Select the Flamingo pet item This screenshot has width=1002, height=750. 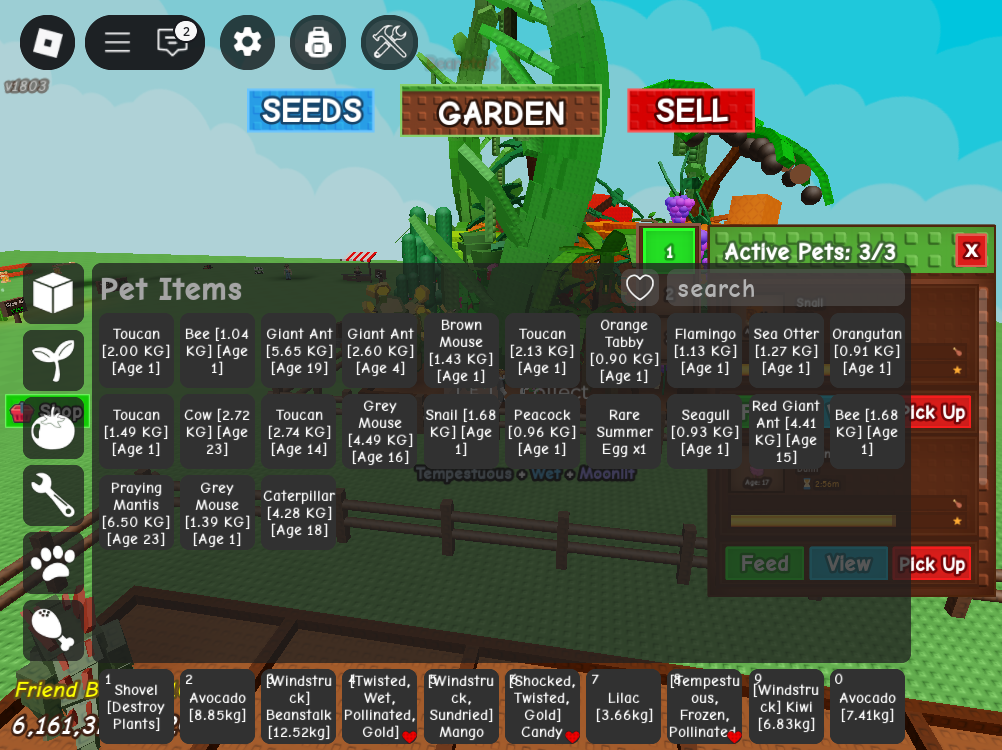point(706,351)
